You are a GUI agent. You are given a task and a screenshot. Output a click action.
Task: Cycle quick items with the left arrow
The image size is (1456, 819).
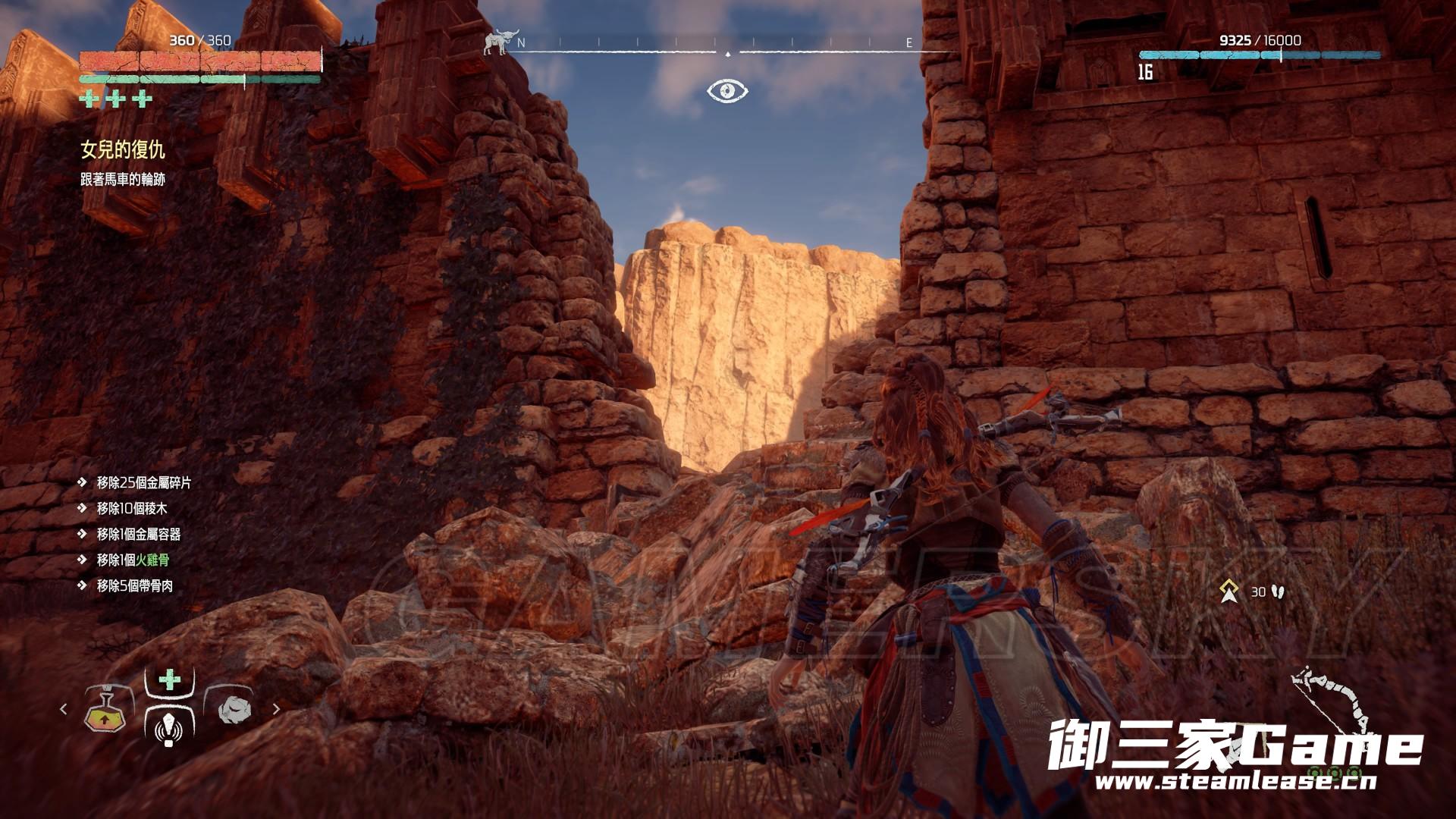(64, 710)
